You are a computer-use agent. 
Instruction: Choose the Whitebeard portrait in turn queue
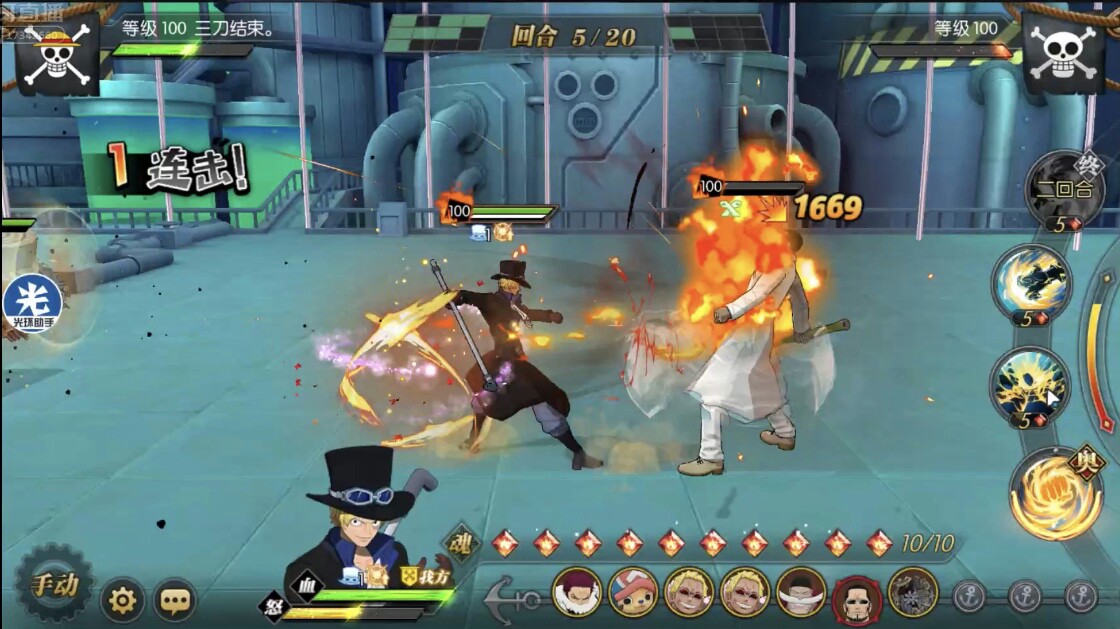pyautogui.click(x=801, y=592)
